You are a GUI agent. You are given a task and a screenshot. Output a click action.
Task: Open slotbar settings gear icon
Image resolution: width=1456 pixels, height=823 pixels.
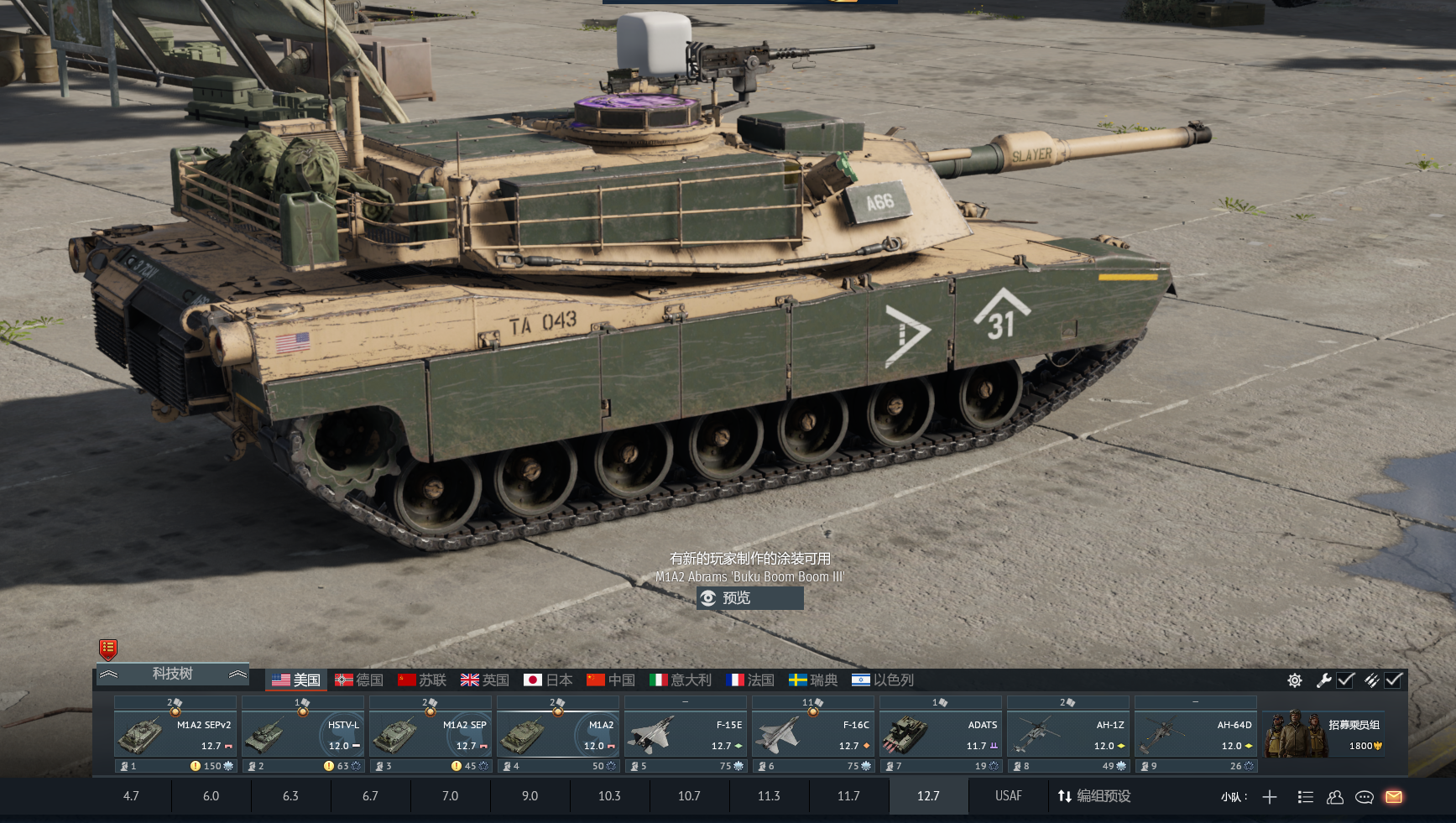tap(1295, 680)
